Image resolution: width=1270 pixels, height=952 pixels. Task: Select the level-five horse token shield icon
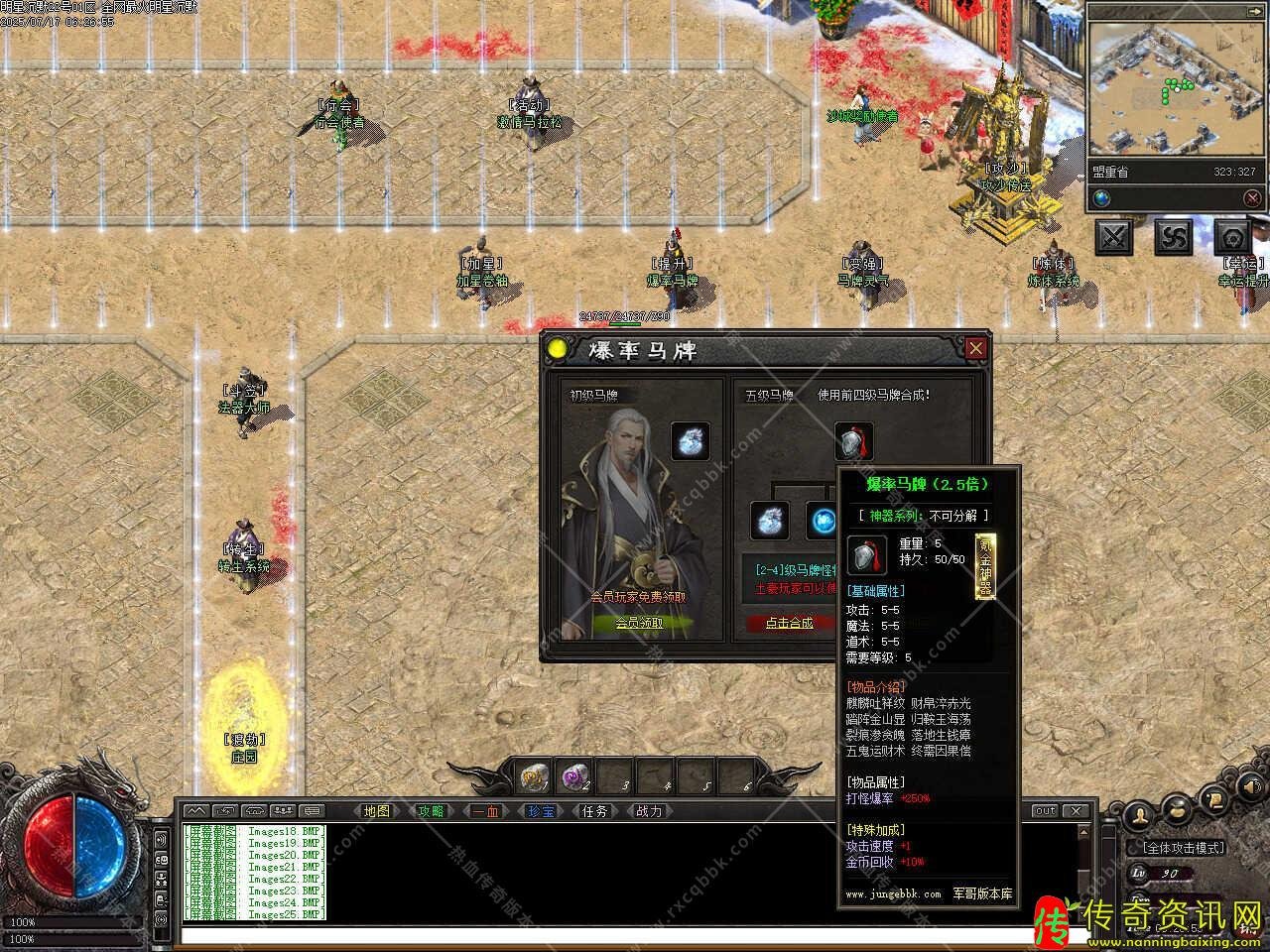[853, 440]
